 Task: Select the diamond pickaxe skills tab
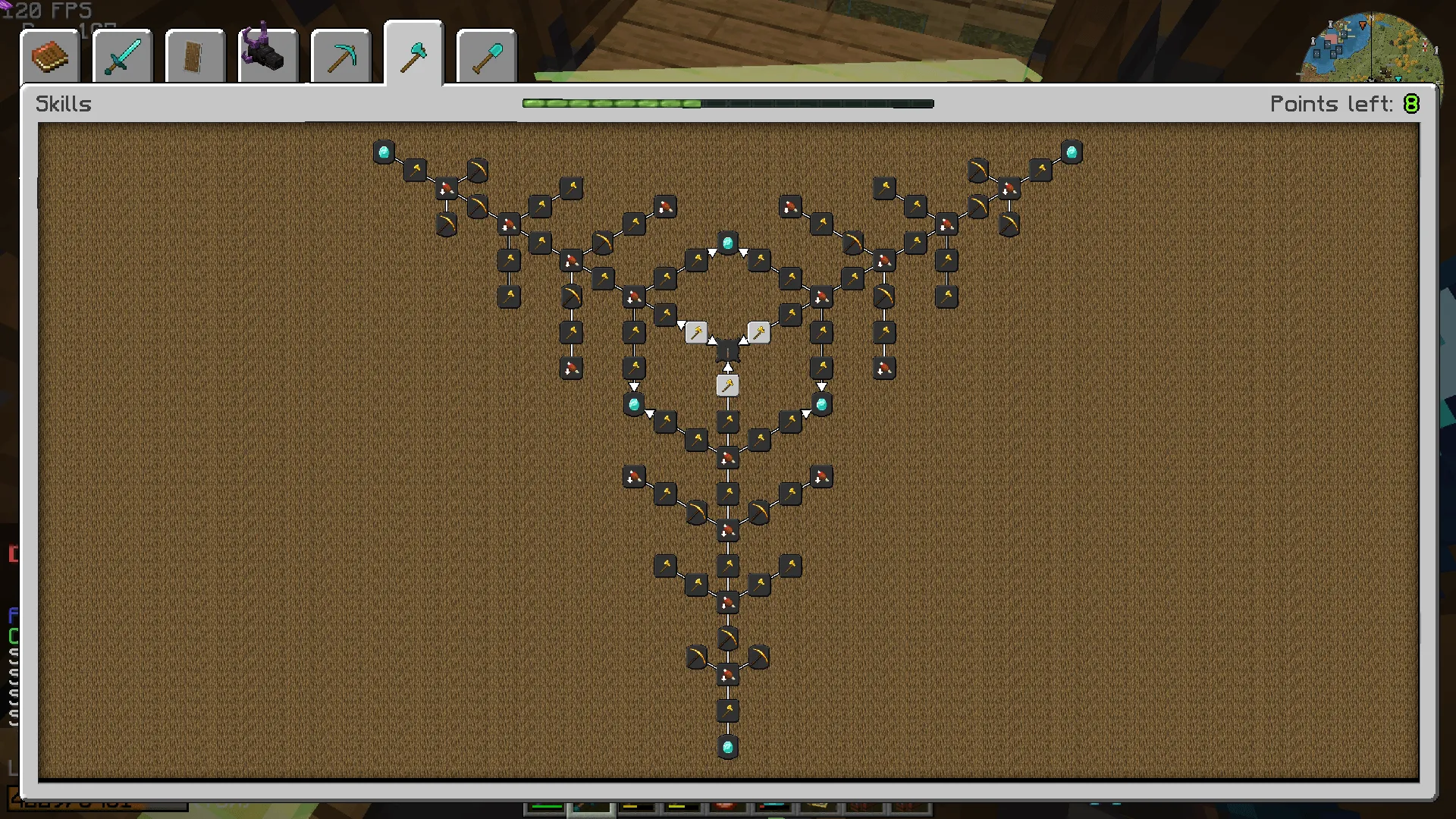340,55
